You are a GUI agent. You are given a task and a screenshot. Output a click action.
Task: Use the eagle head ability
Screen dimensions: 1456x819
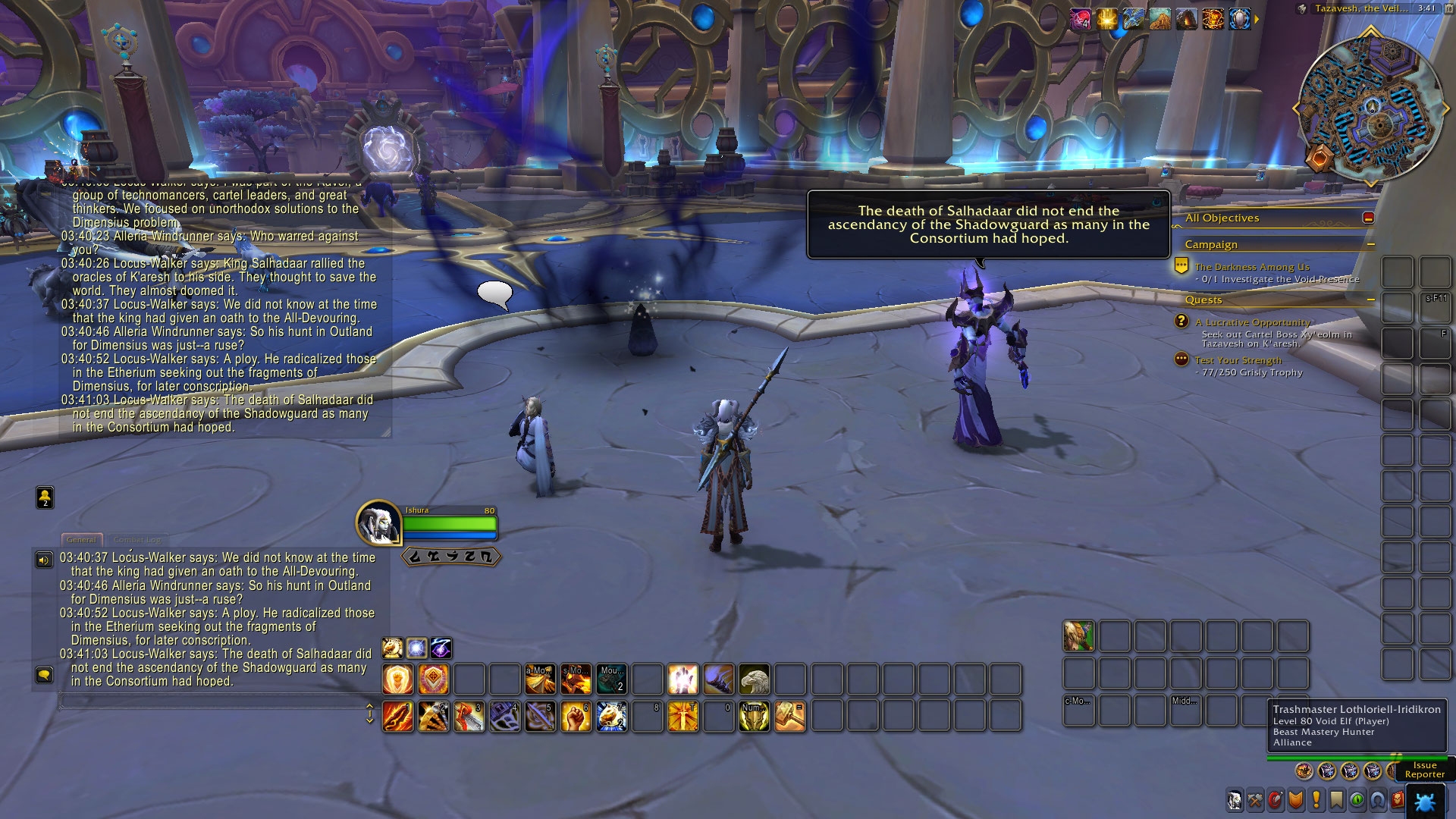(x=754, y=679)
